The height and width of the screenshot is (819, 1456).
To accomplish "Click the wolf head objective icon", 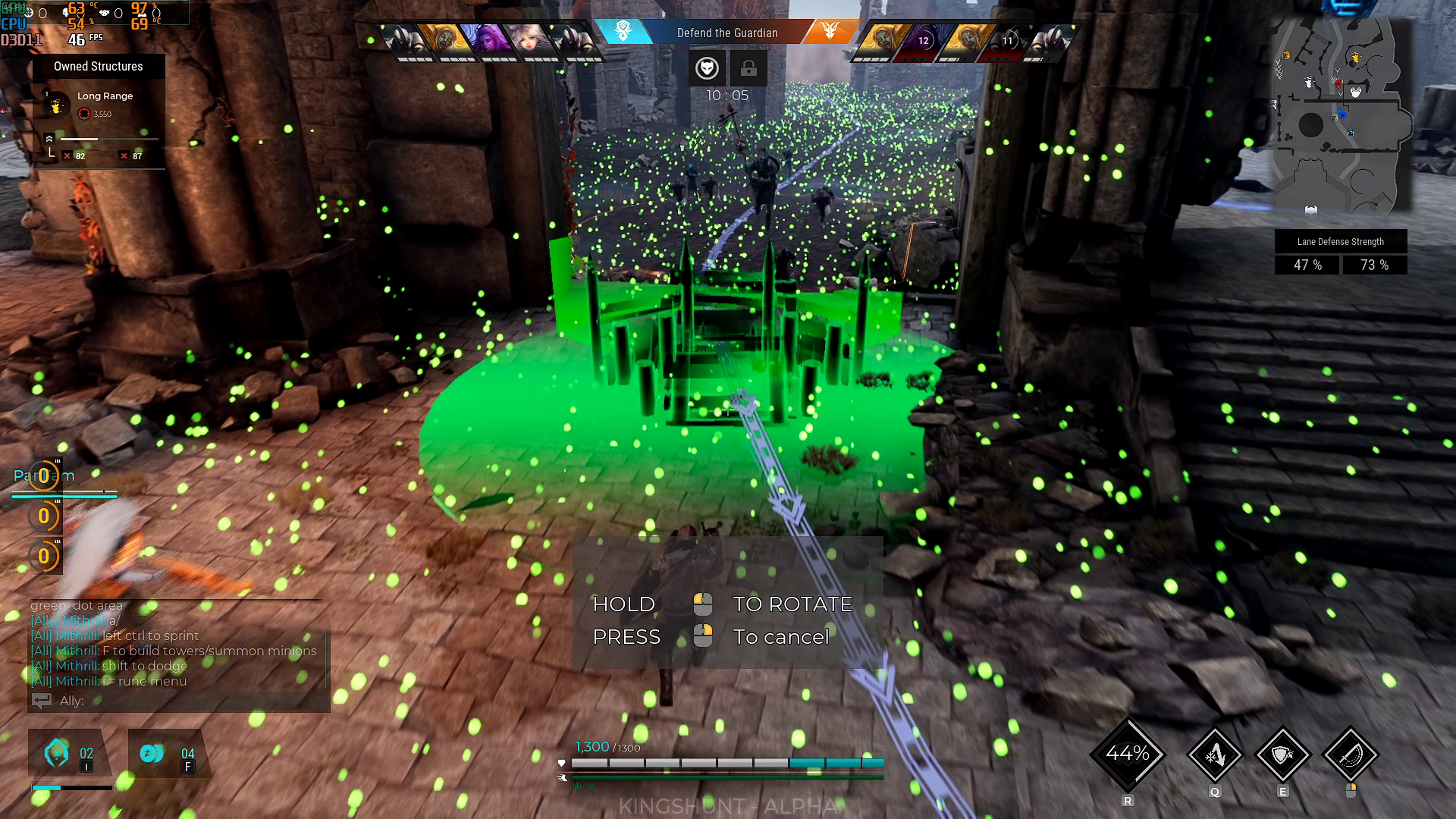I will [707, 68].
